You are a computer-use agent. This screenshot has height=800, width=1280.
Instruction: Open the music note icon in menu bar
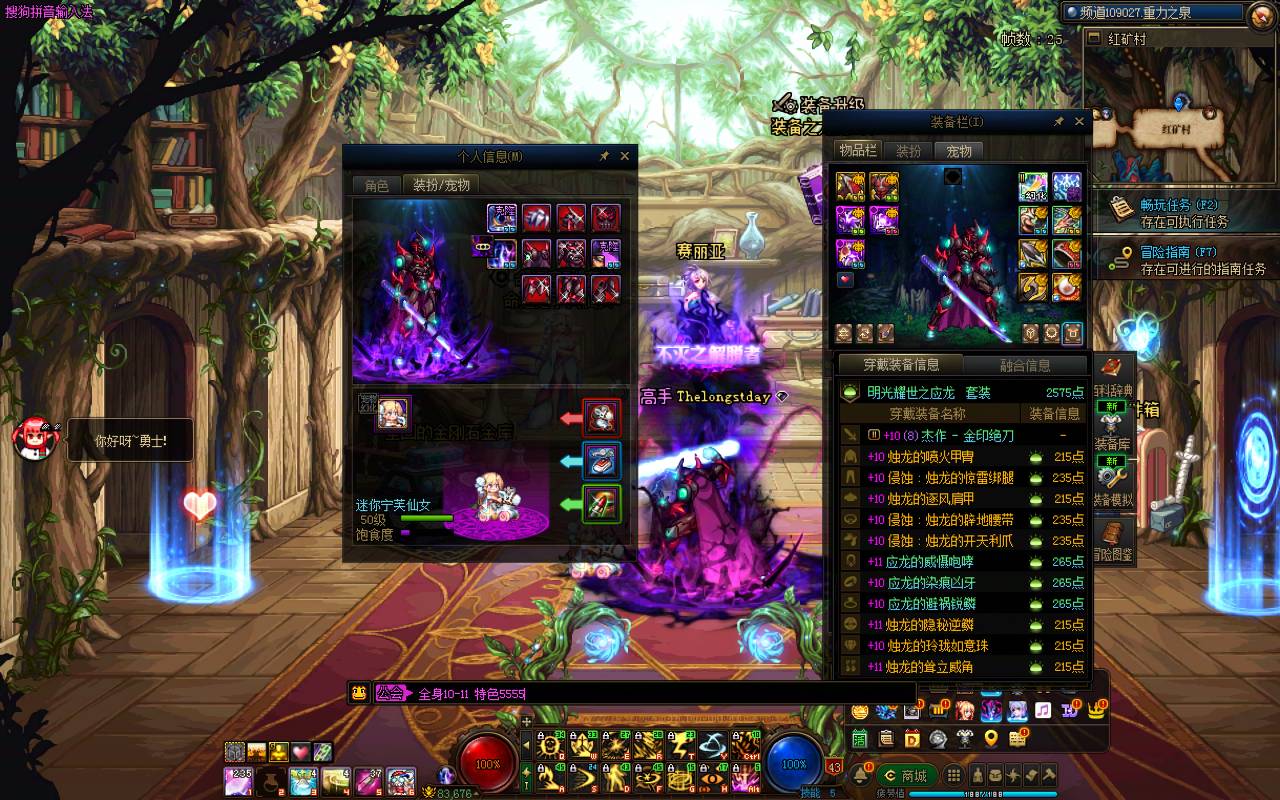click(1043, 711)
